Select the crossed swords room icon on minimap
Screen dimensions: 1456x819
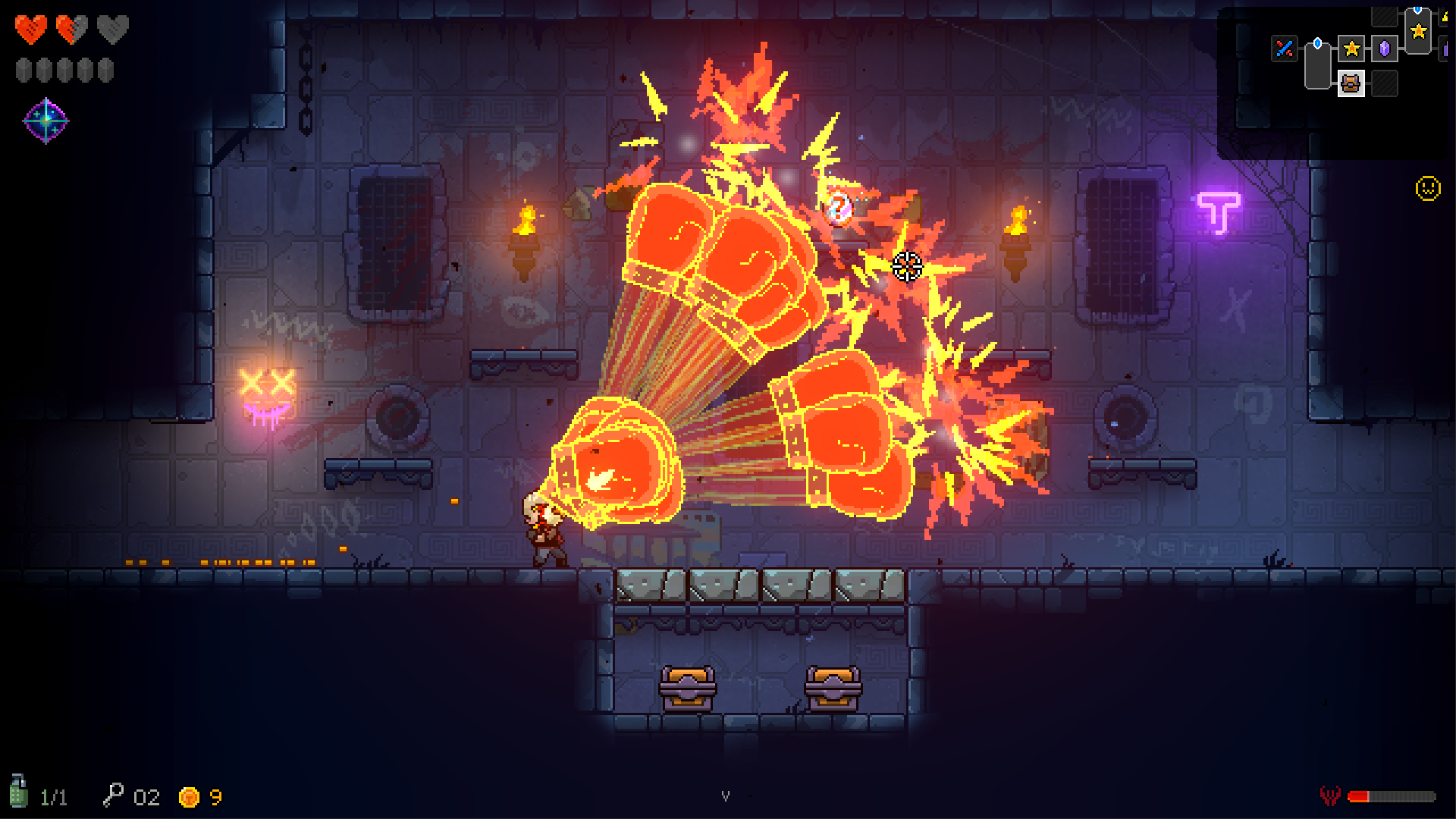1284,48
